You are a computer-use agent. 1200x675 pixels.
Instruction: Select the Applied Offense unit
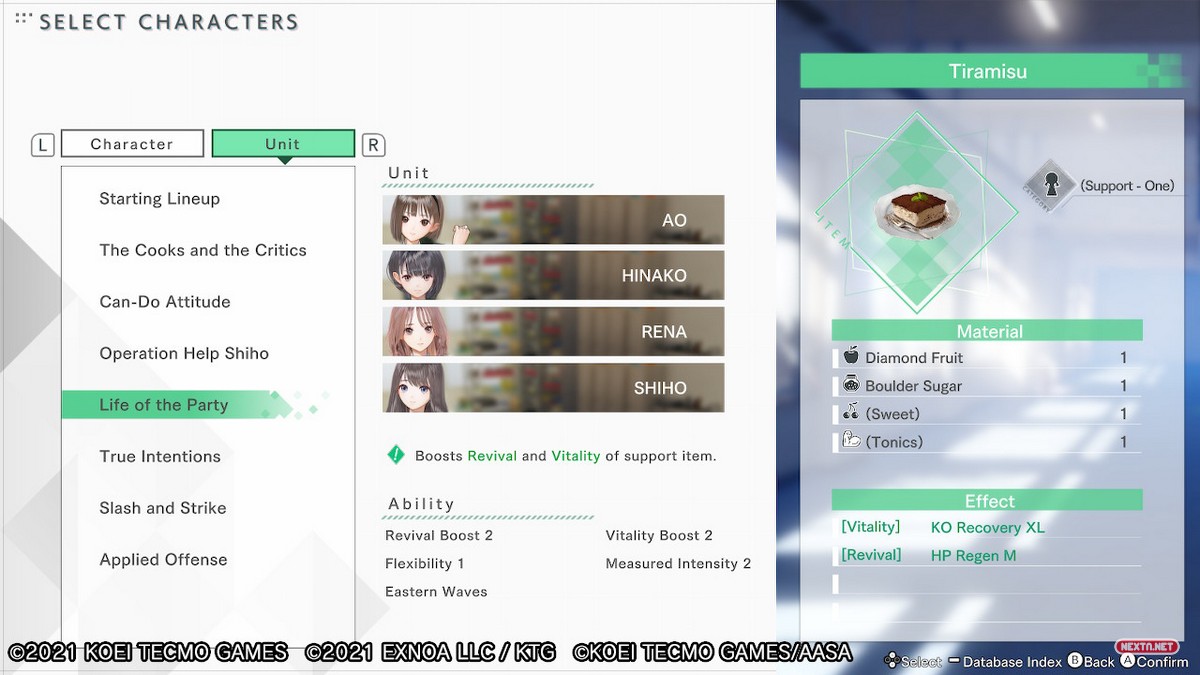point(163,560)
